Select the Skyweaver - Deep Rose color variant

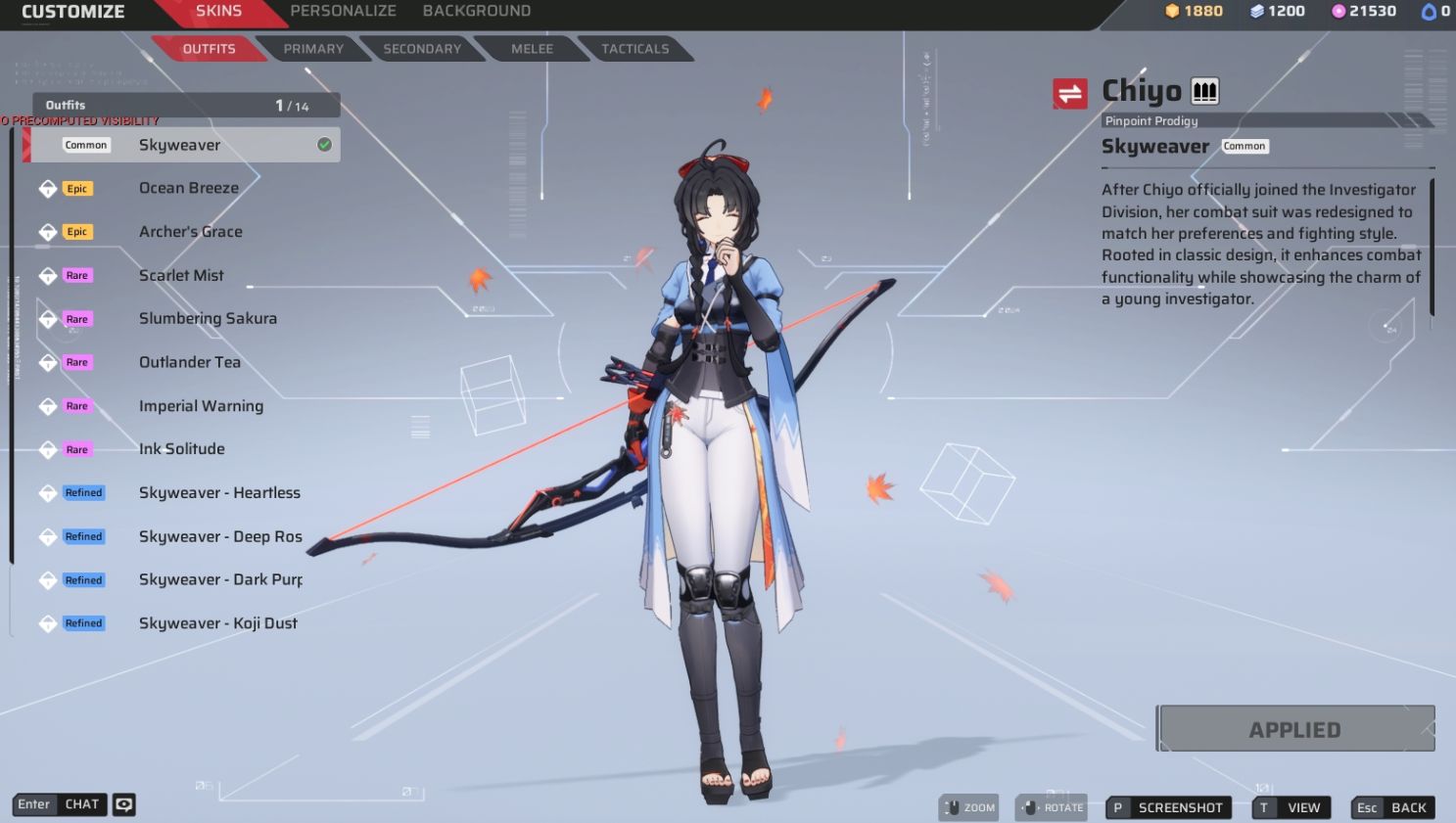pyautogui.click(x=217, y=536)
